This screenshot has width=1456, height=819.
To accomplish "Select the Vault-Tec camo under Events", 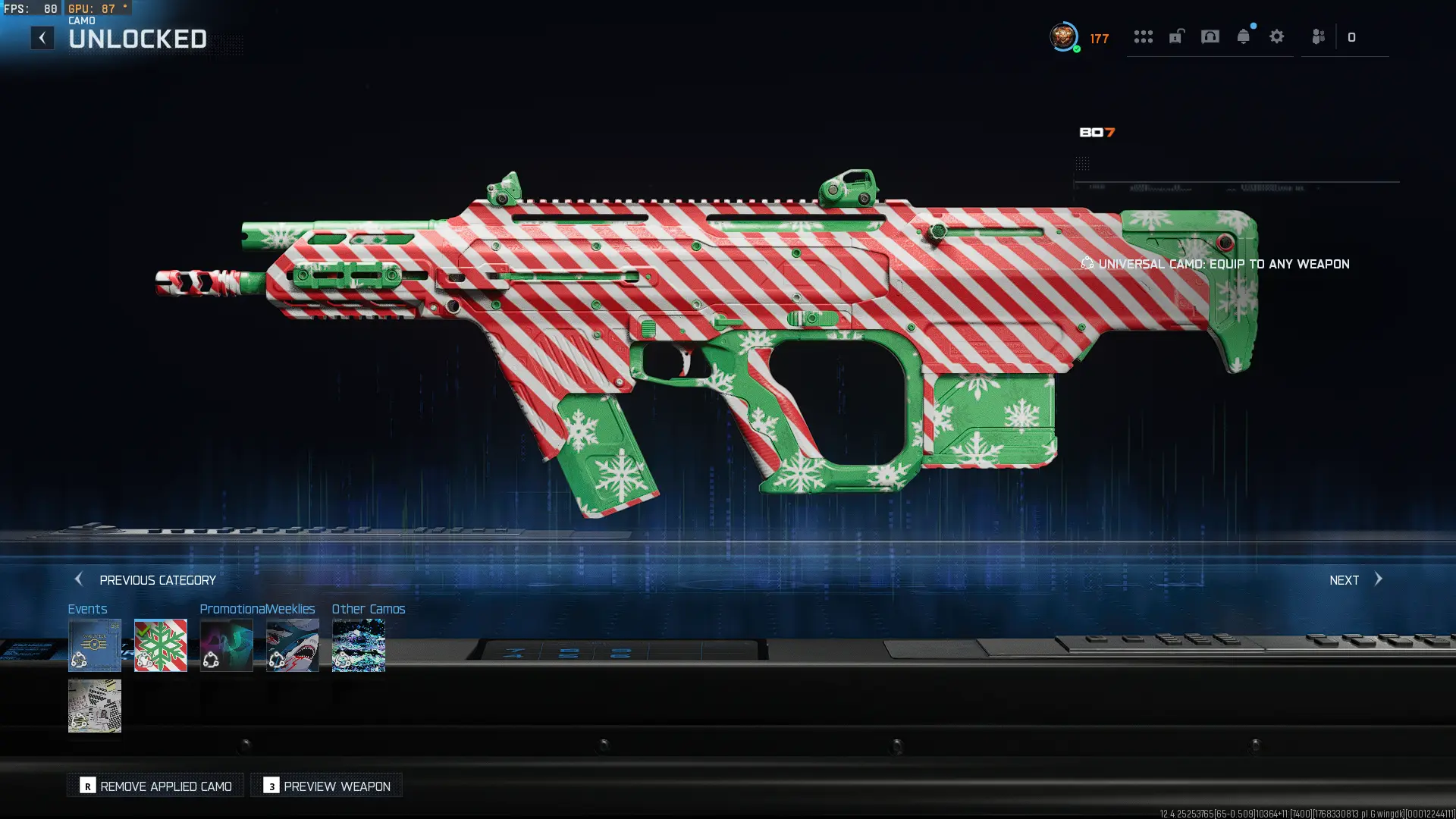I will [95, 645].
